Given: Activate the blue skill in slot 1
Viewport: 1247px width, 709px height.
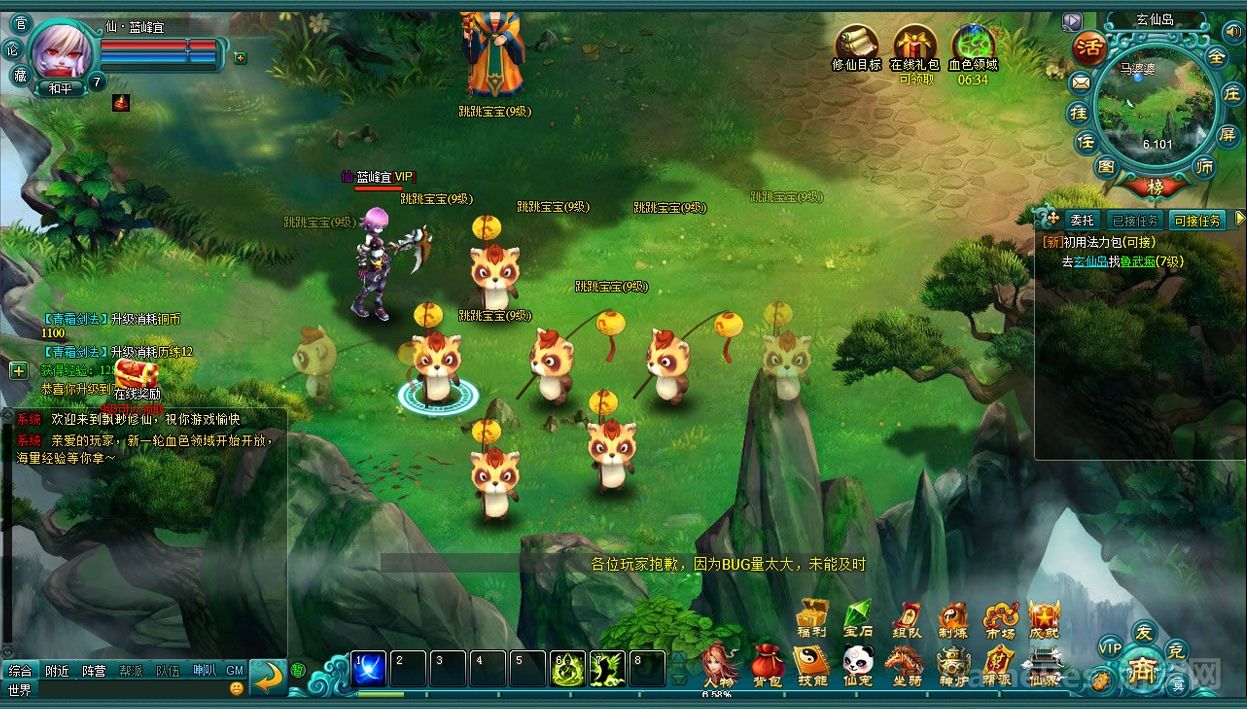Looking at the screenshot, I should pyautogui.click(x=369, y=668).
